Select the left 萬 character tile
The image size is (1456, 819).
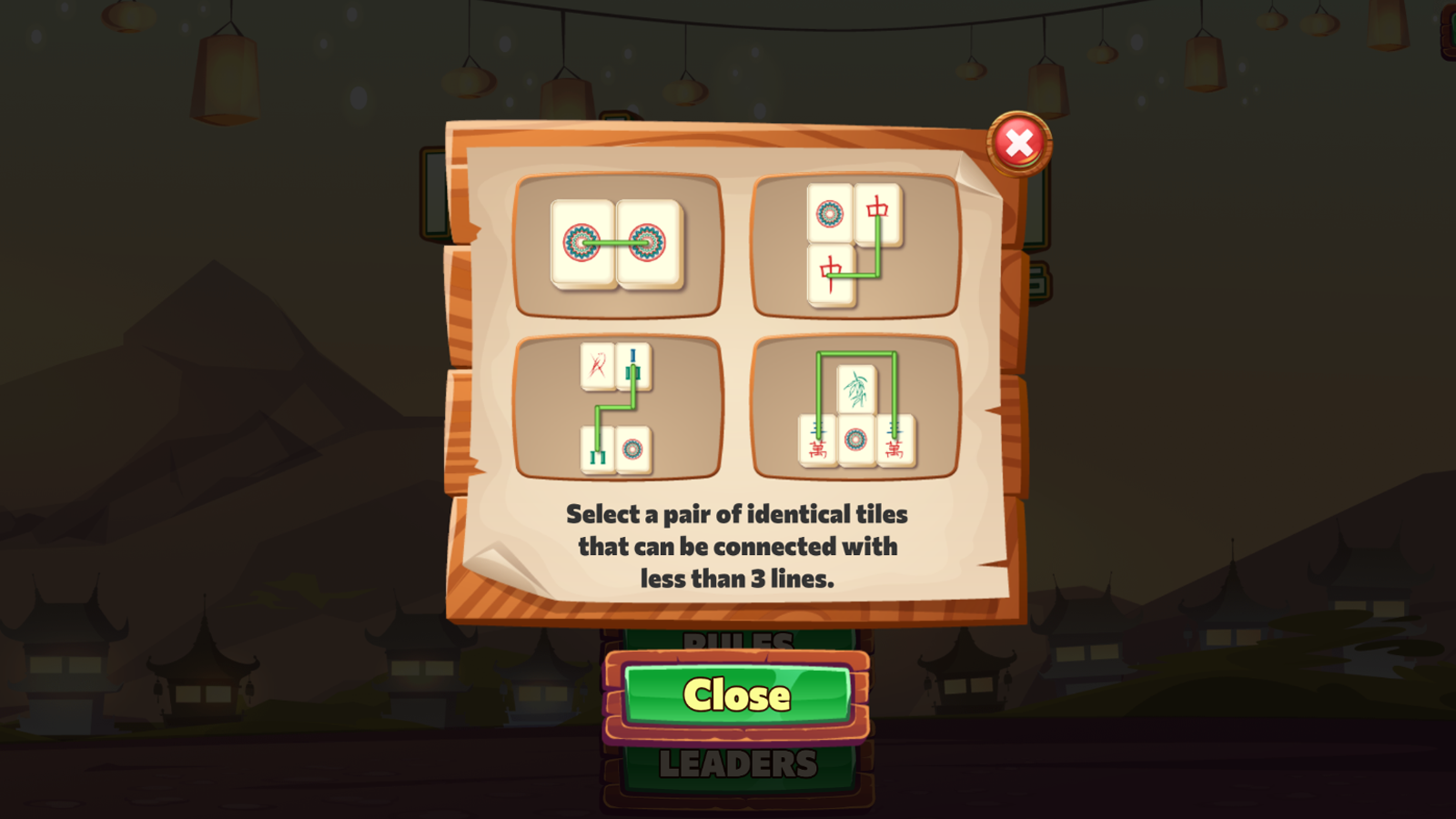click(x=816, y=439)
